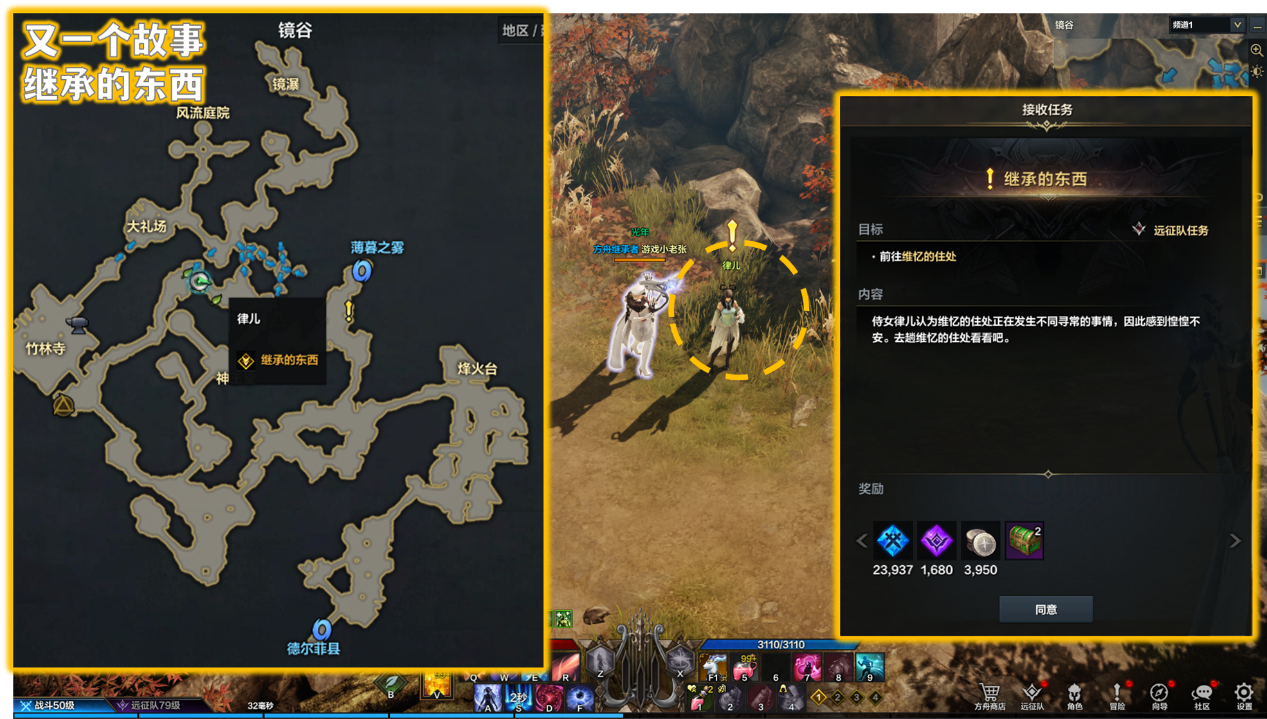Screen dimensions: 1267x719
Task: Show next rewards with the right arrow
Action: coord(1235,541)
